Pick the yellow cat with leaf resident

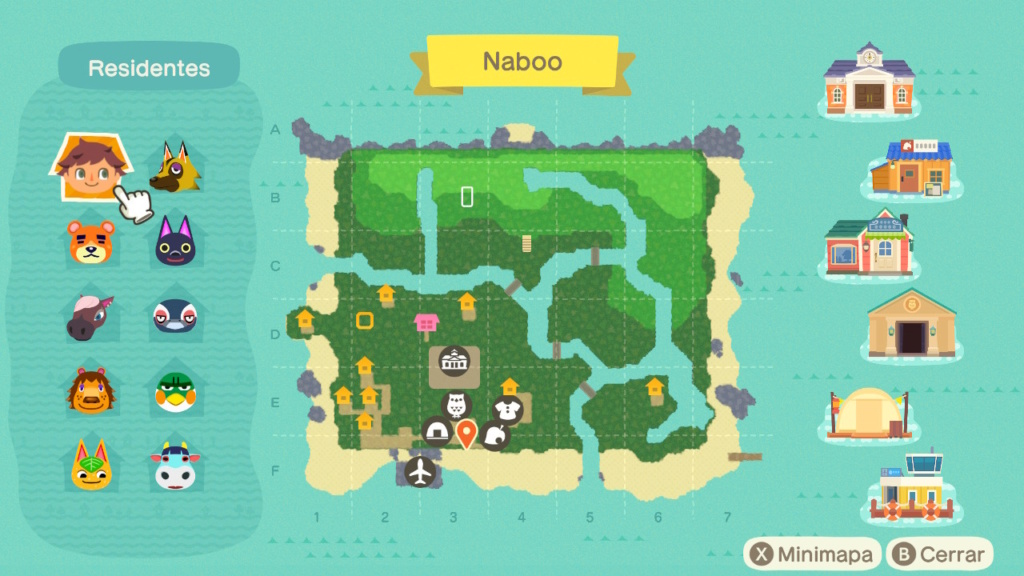[x=86, y=465]
